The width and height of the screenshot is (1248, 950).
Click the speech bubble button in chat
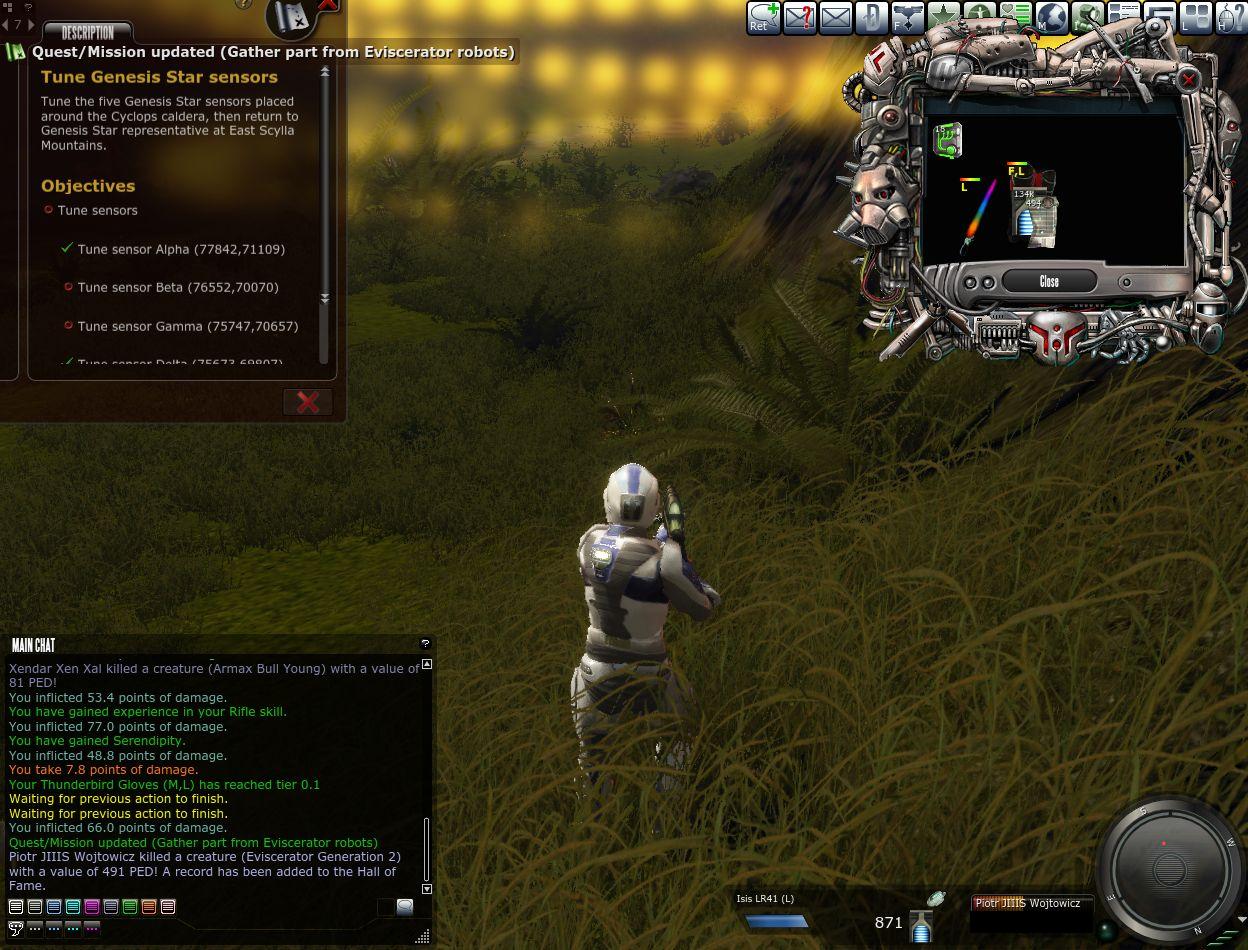click(x=404, y=907)
